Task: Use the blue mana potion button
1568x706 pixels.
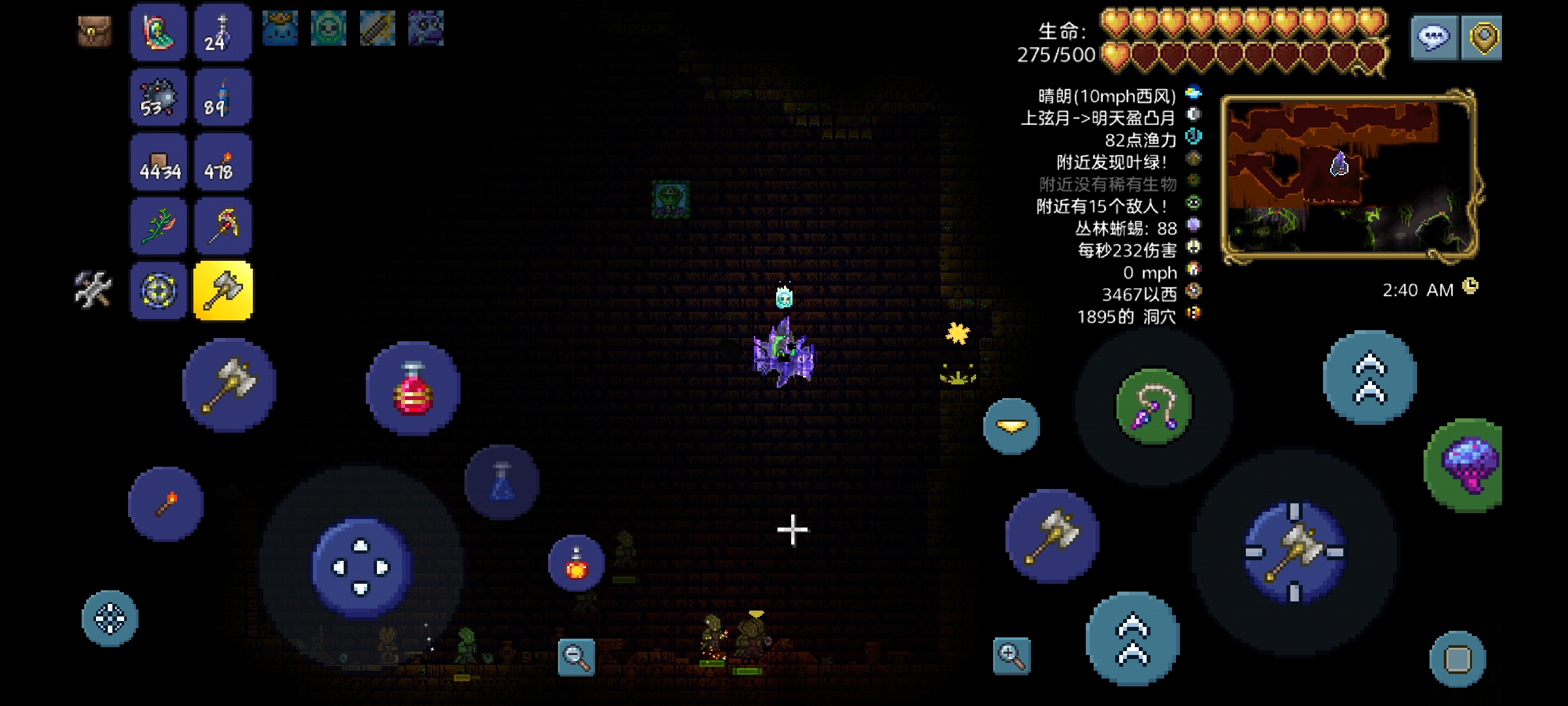Action: coord(502,482)
